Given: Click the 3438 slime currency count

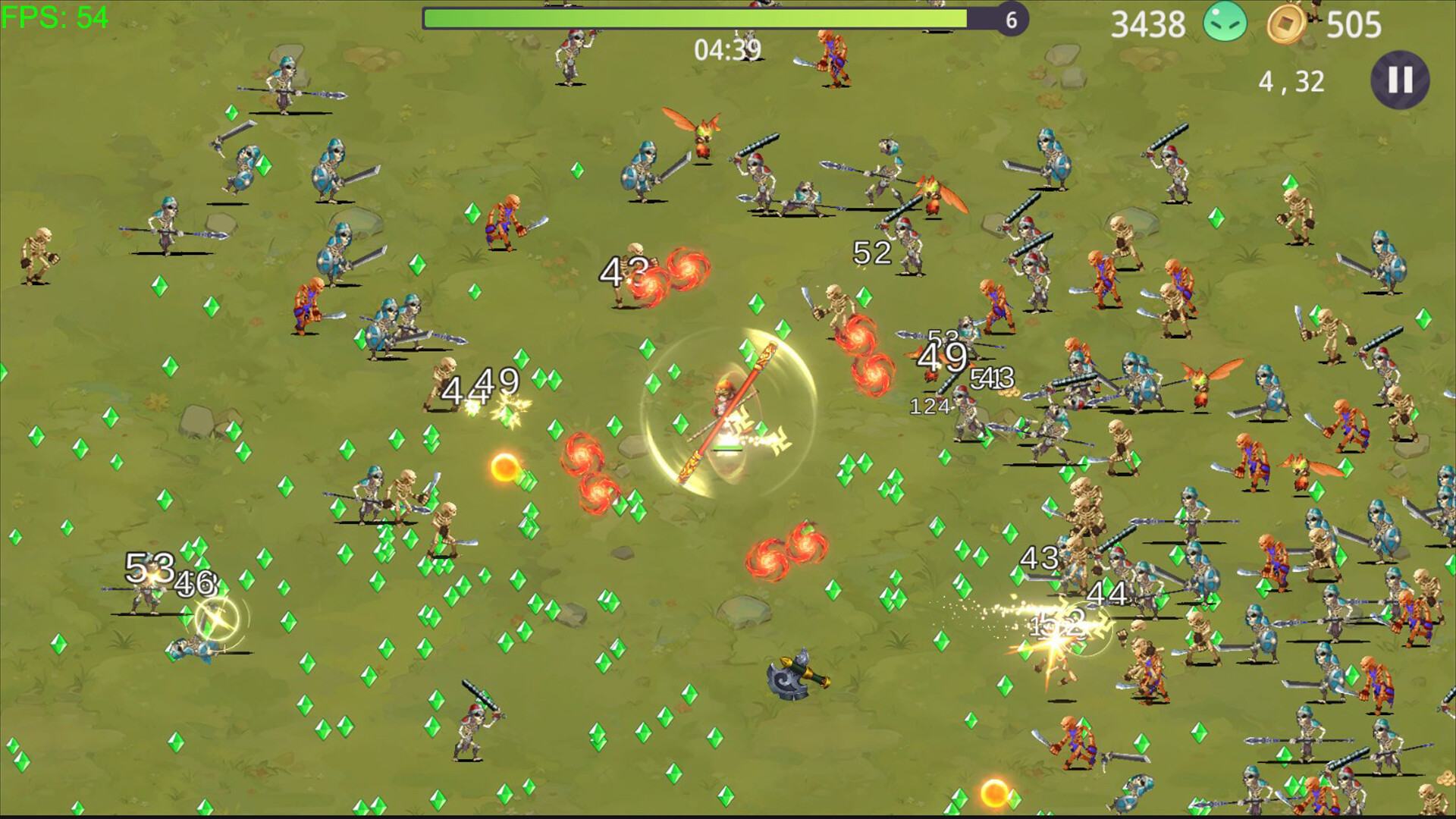Looking at the screenshot, I should pos(1147,23).
